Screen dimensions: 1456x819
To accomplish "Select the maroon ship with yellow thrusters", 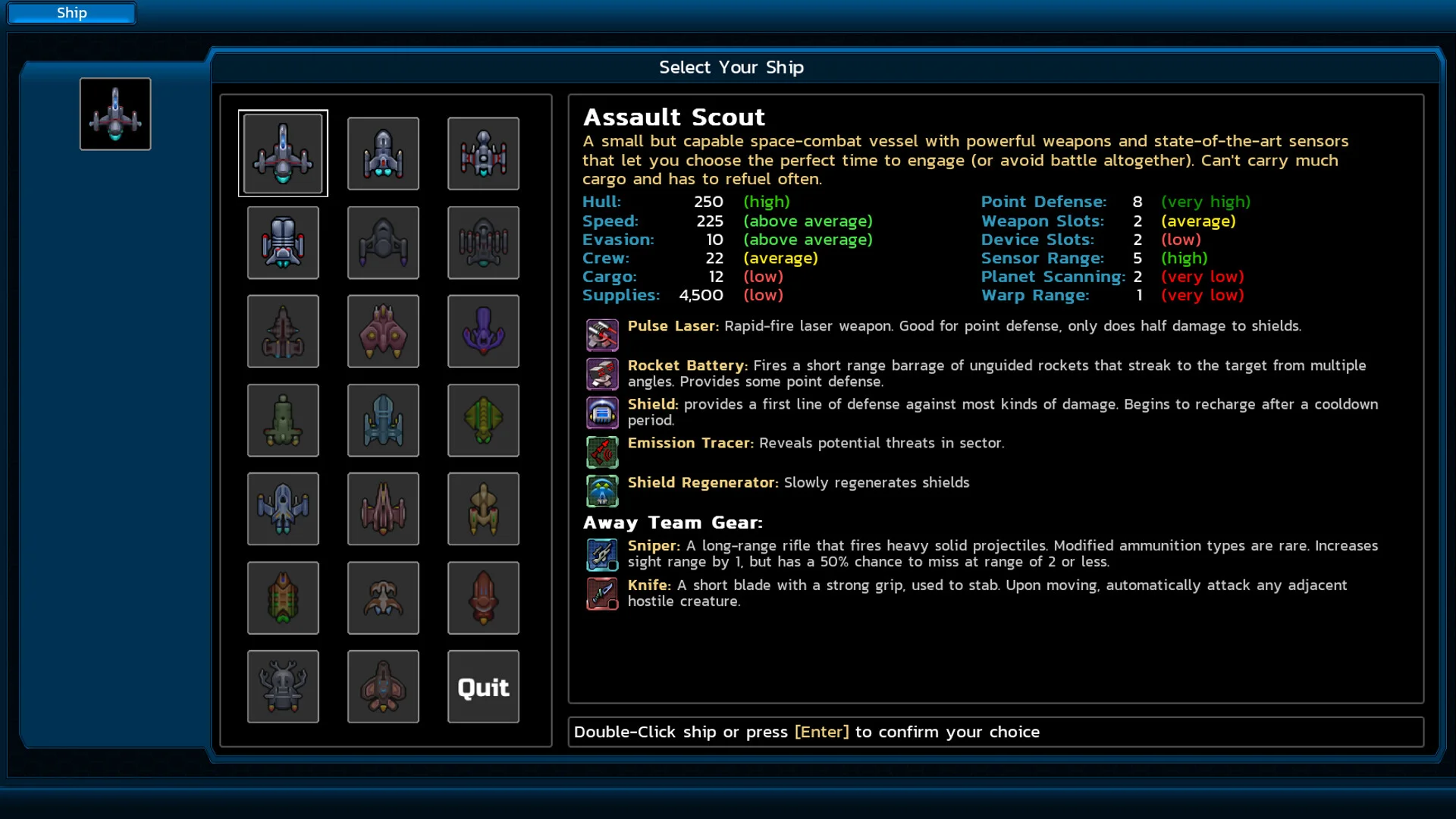I will click(x=383, y=331).
